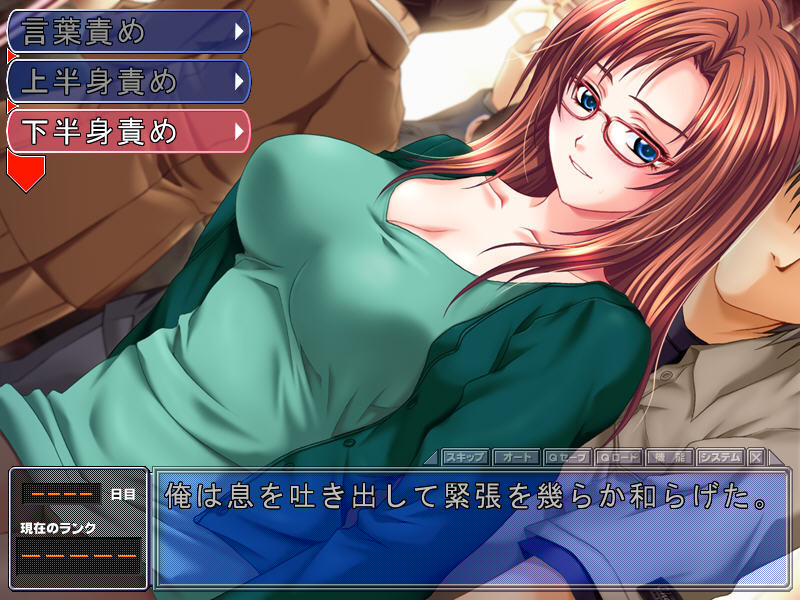The height and width of the screenshot is (600, 800).
Task: Open the 機能 (function) menu
Action: coord(669,457)
